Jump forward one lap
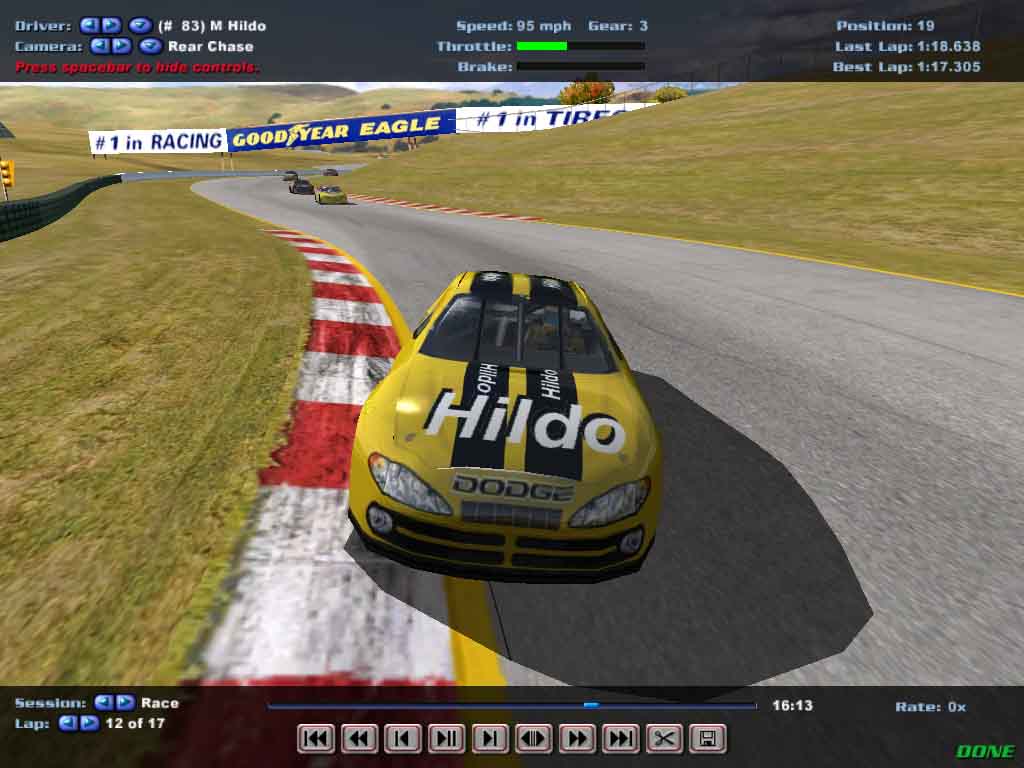Image resolution: width=1024 pixels, height=768 pixels. tap(89, 723)
